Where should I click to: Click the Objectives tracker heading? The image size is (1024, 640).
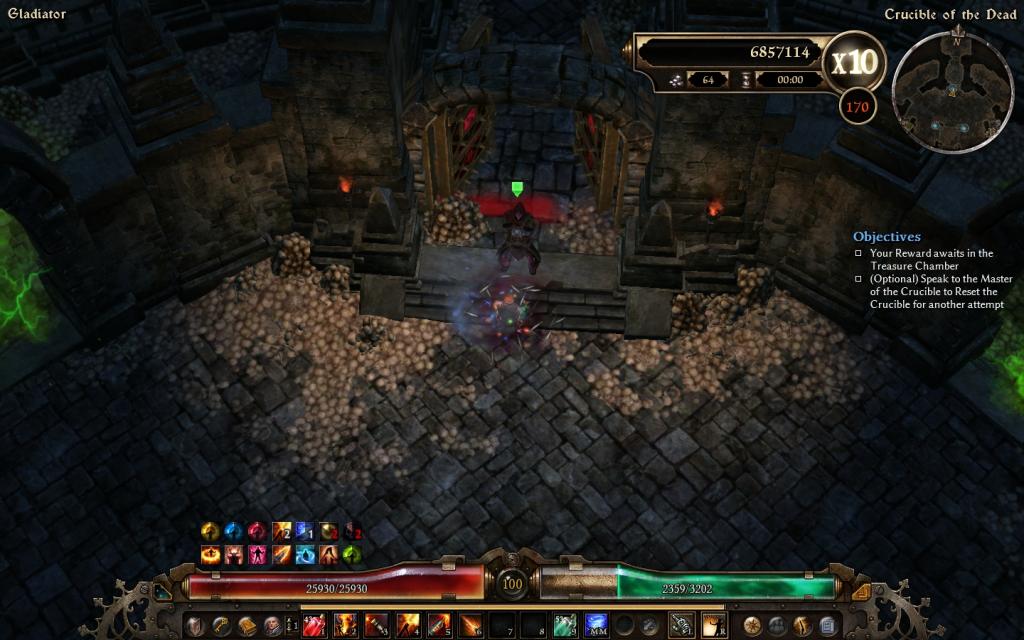tap(886, 237)
